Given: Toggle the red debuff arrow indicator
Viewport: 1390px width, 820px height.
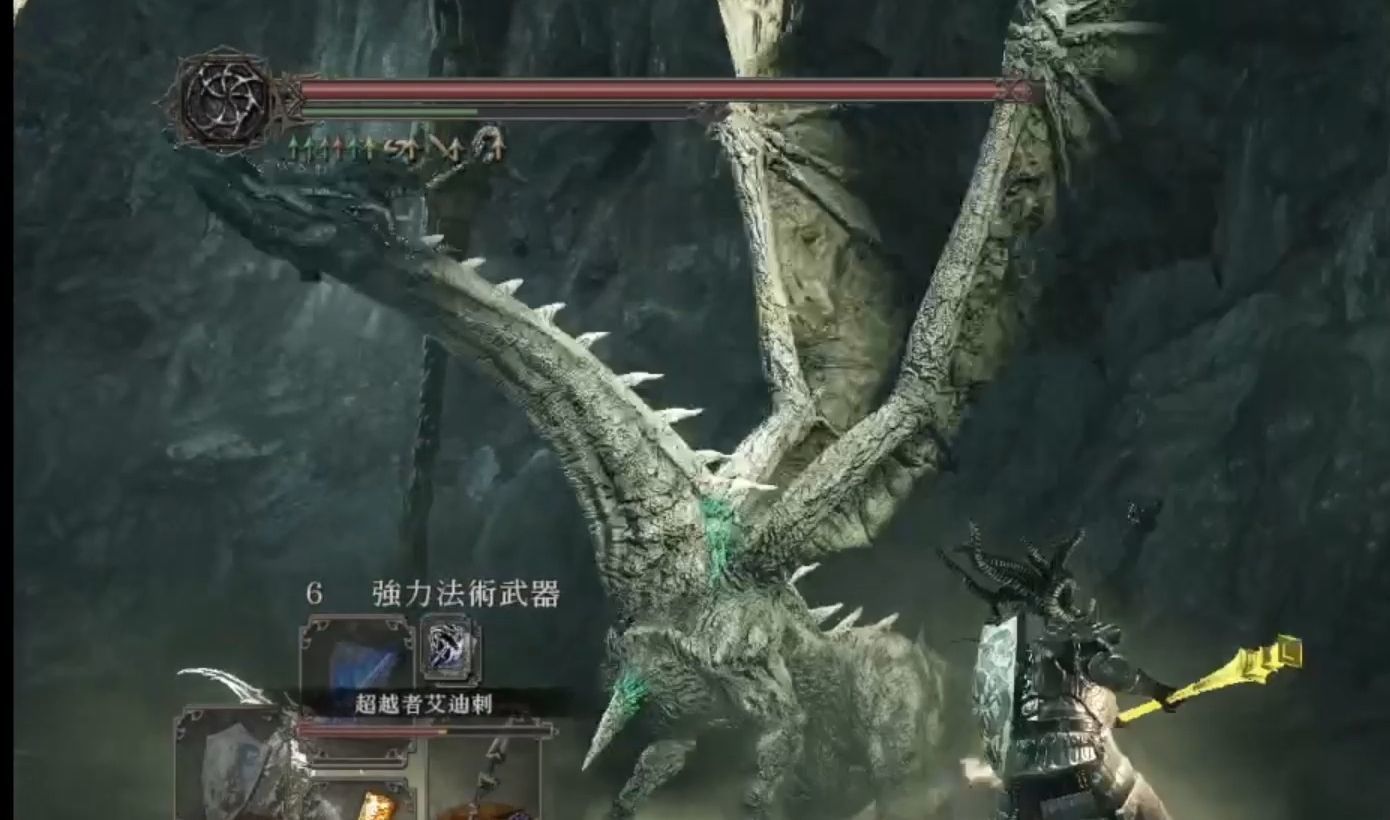Looking at the screenshot, I should pos(338,147).
